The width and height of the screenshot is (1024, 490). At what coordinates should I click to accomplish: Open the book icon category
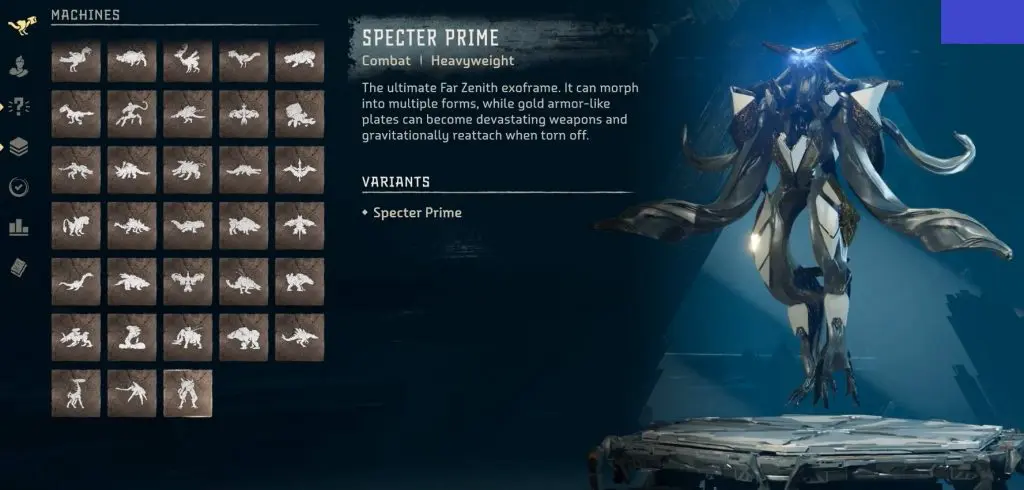(19, 267)
